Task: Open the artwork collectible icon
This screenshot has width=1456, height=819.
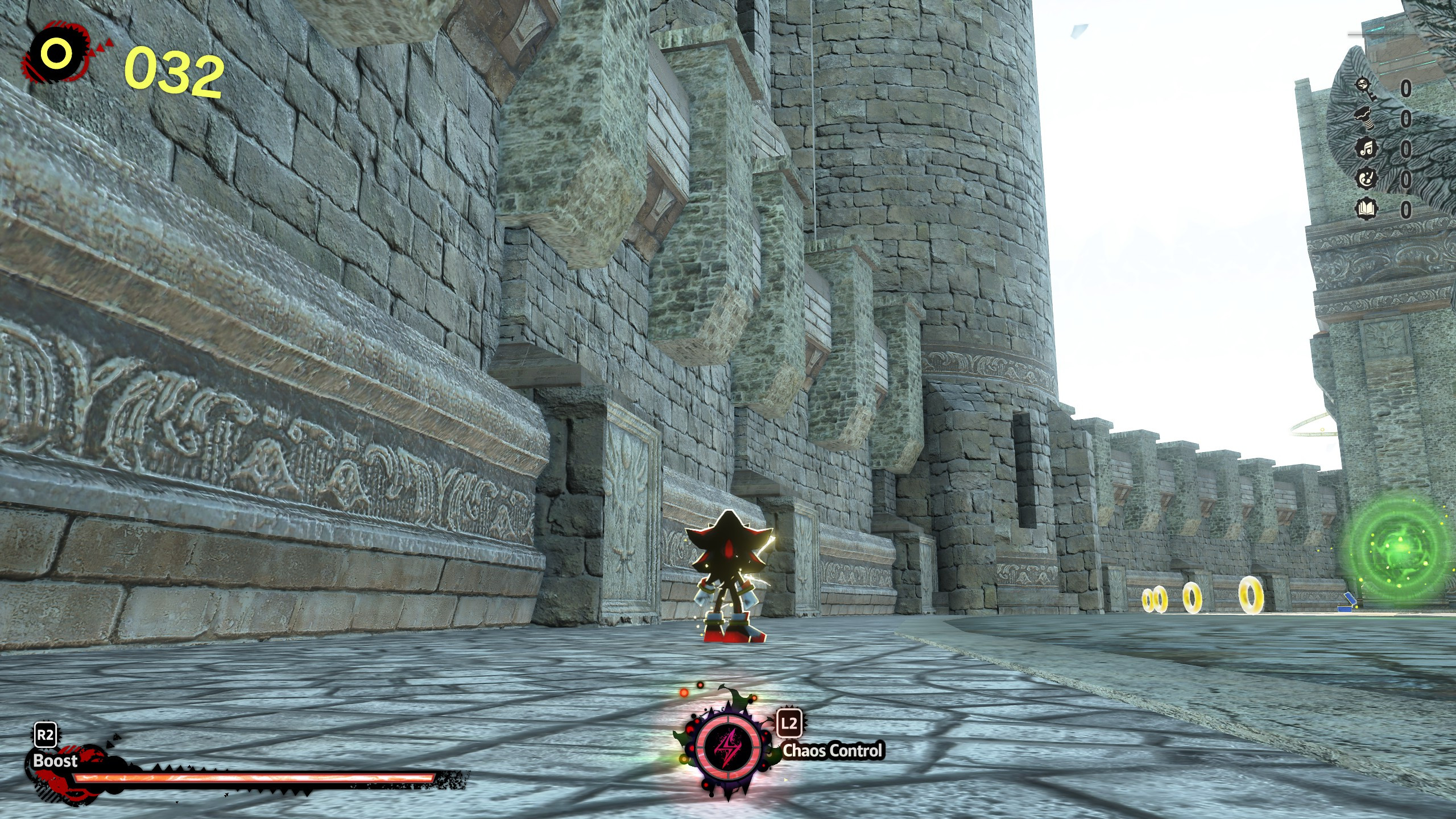Action: point(1367,179)
